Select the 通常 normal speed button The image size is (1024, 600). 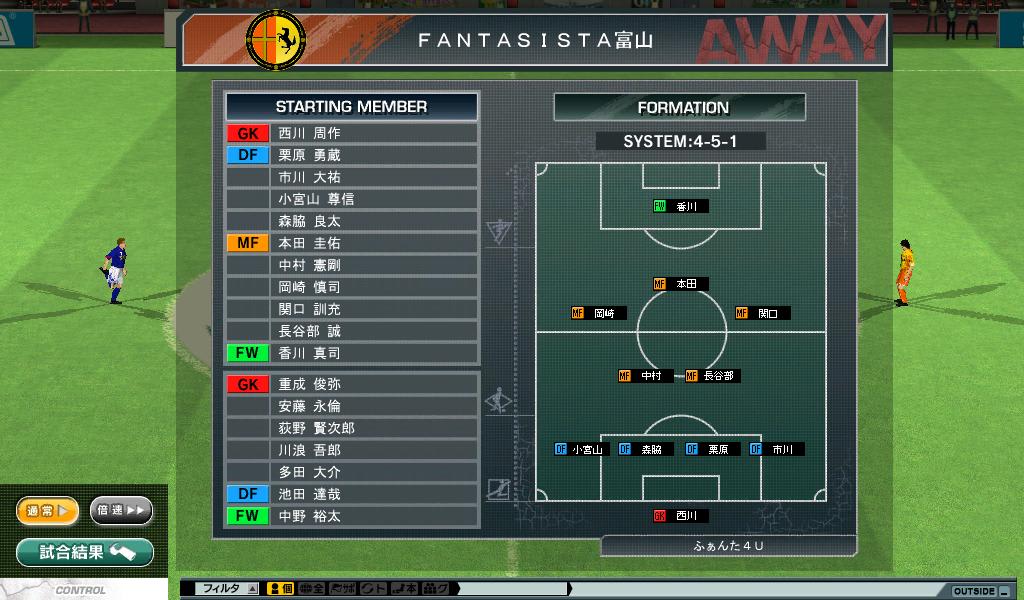47,511
